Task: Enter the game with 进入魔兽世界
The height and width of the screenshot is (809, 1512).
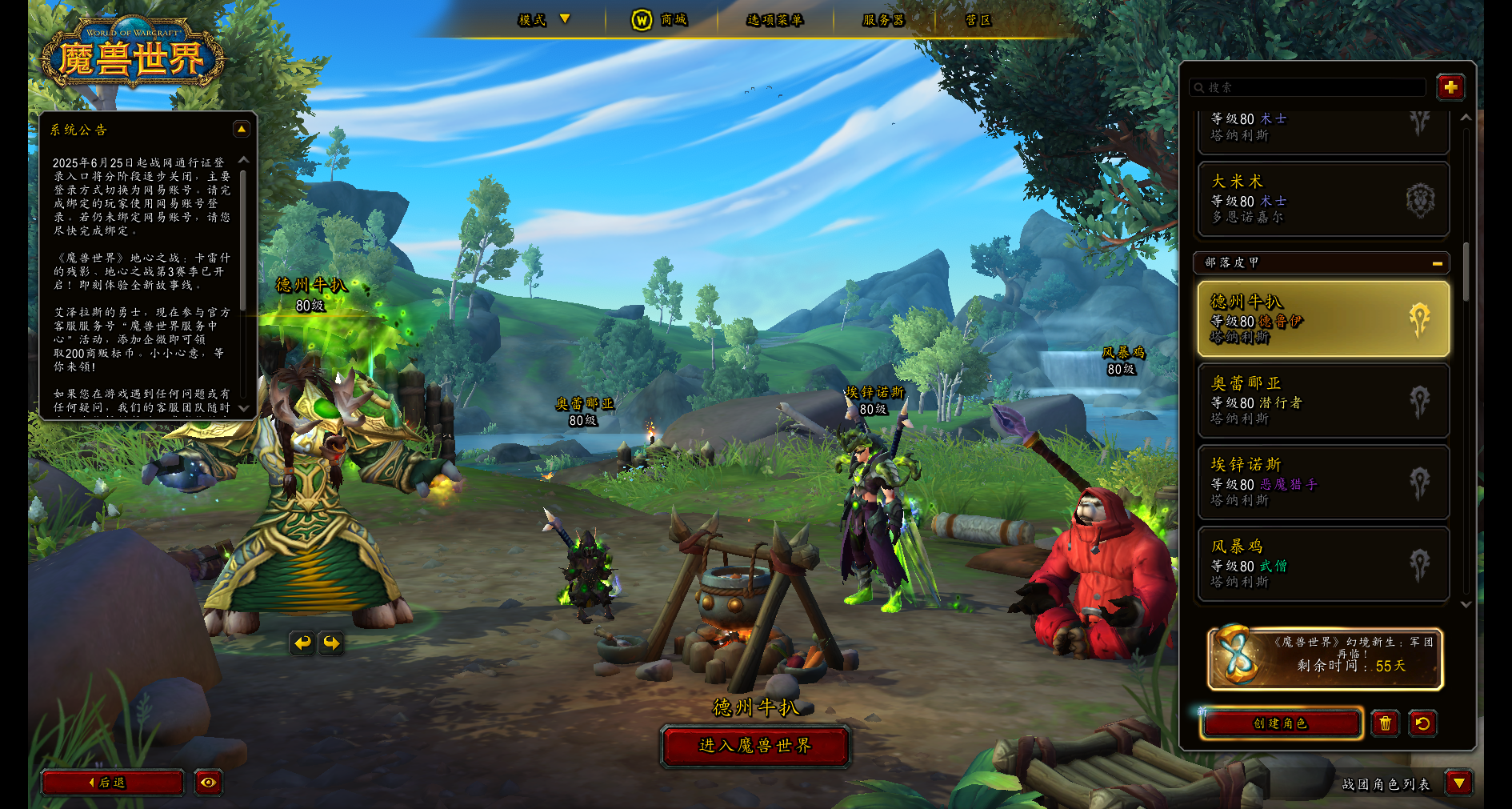Action: click(x=755, y=746)
